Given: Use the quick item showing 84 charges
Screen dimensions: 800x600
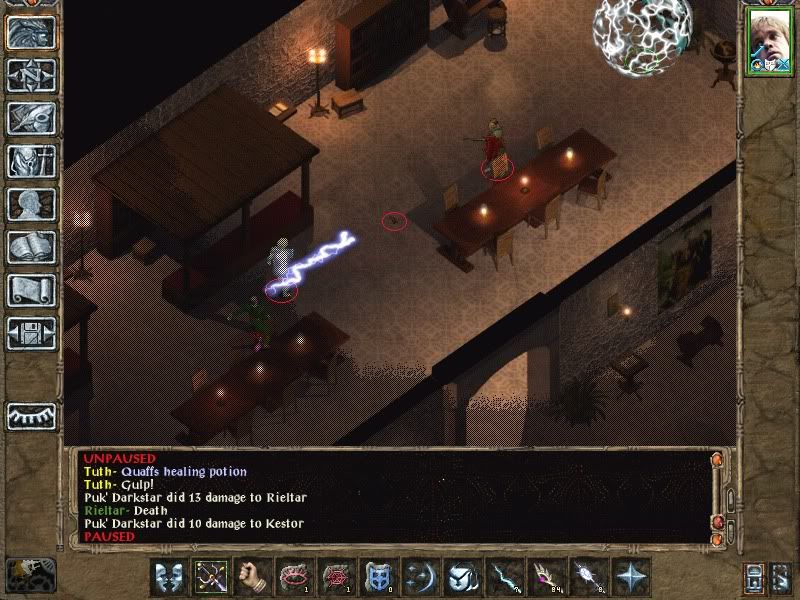Looking at the screenshot, I should (548, 577).
